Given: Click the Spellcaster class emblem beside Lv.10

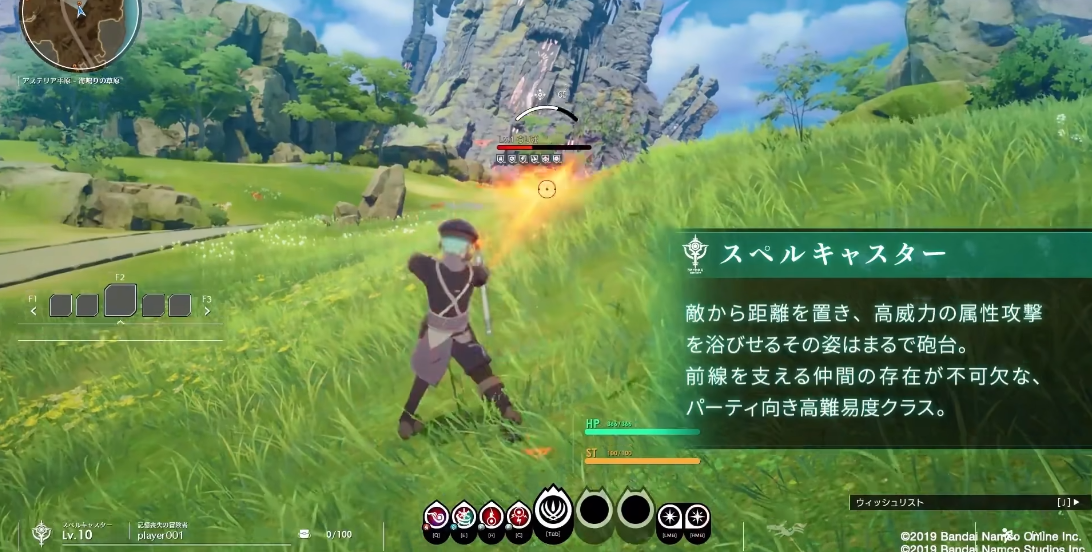Looking at the screenshot, I should 40,532.
